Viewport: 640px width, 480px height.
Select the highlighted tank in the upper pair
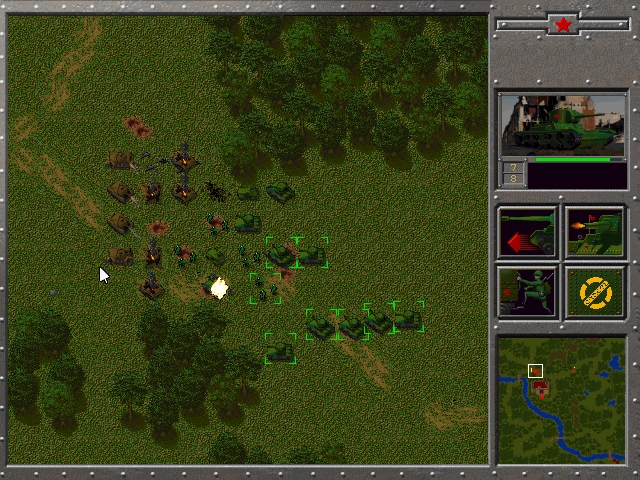point(281,253)
